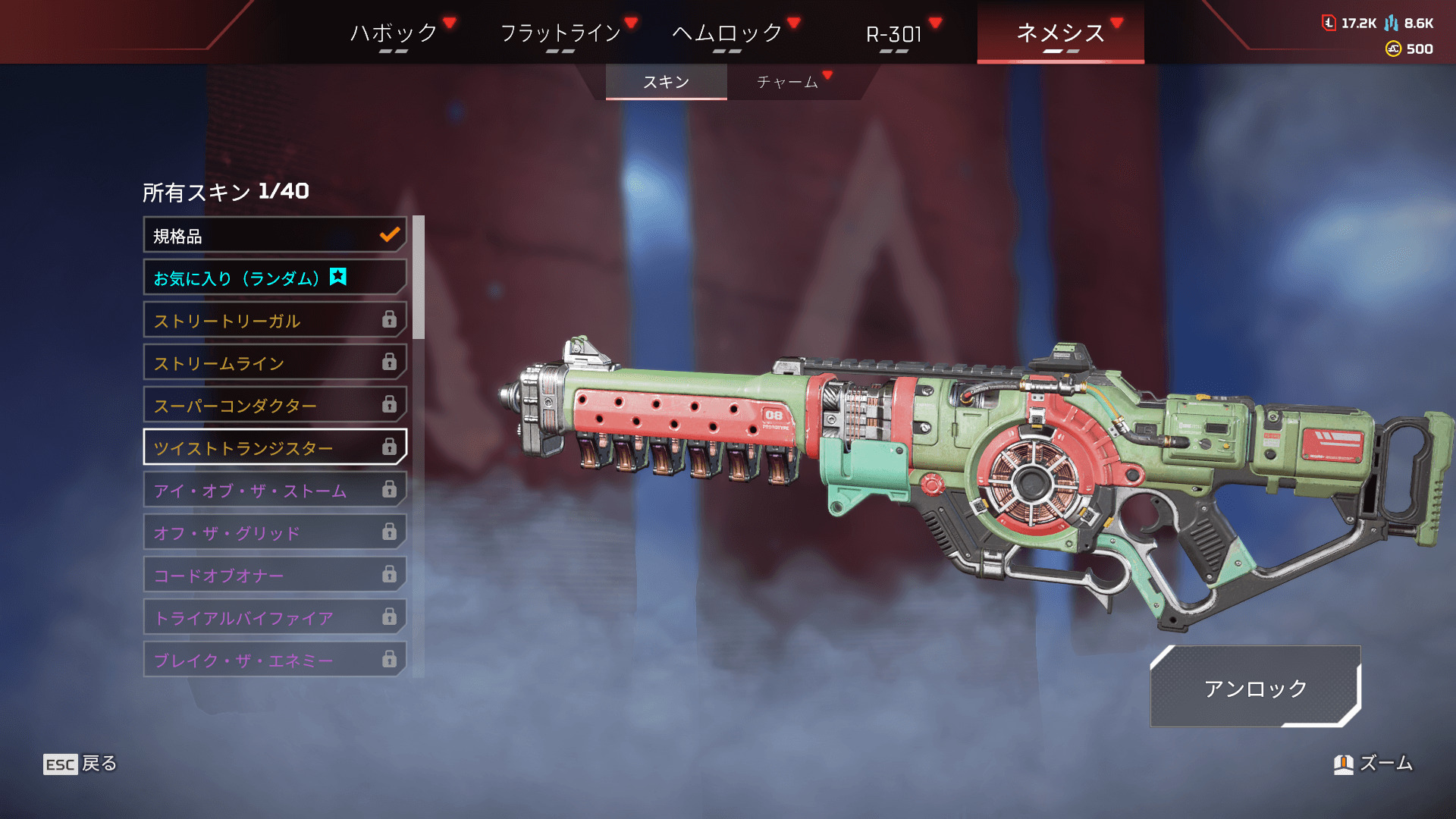Image resolution: width=1456 pixels, height=819 pixels.
Task: Preview the ブレイク・ザ・エネミー skin
Action: (x=275, y=661)
